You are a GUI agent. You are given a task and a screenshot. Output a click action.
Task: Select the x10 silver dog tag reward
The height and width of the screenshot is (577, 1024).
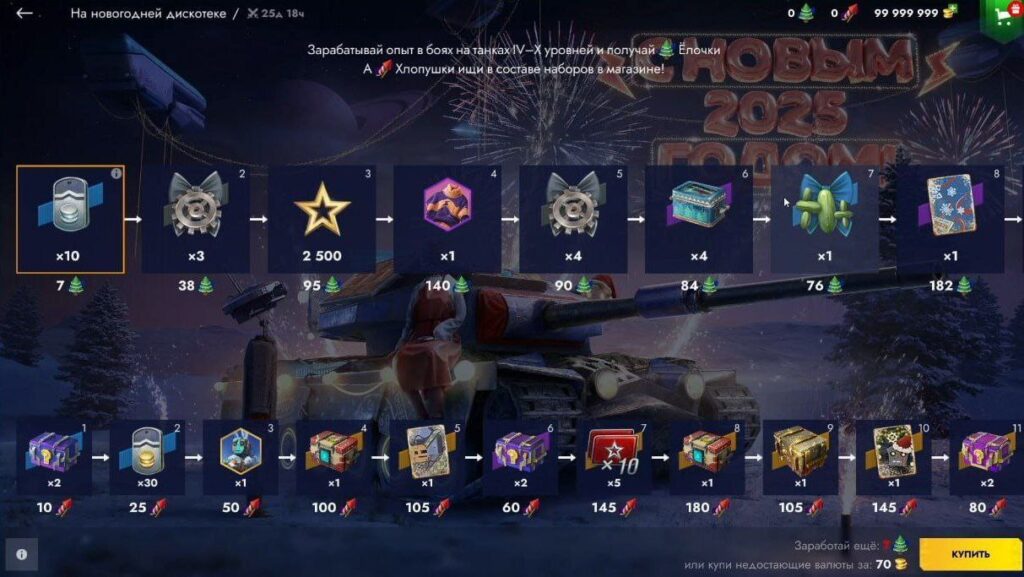[x=70, y=219]
